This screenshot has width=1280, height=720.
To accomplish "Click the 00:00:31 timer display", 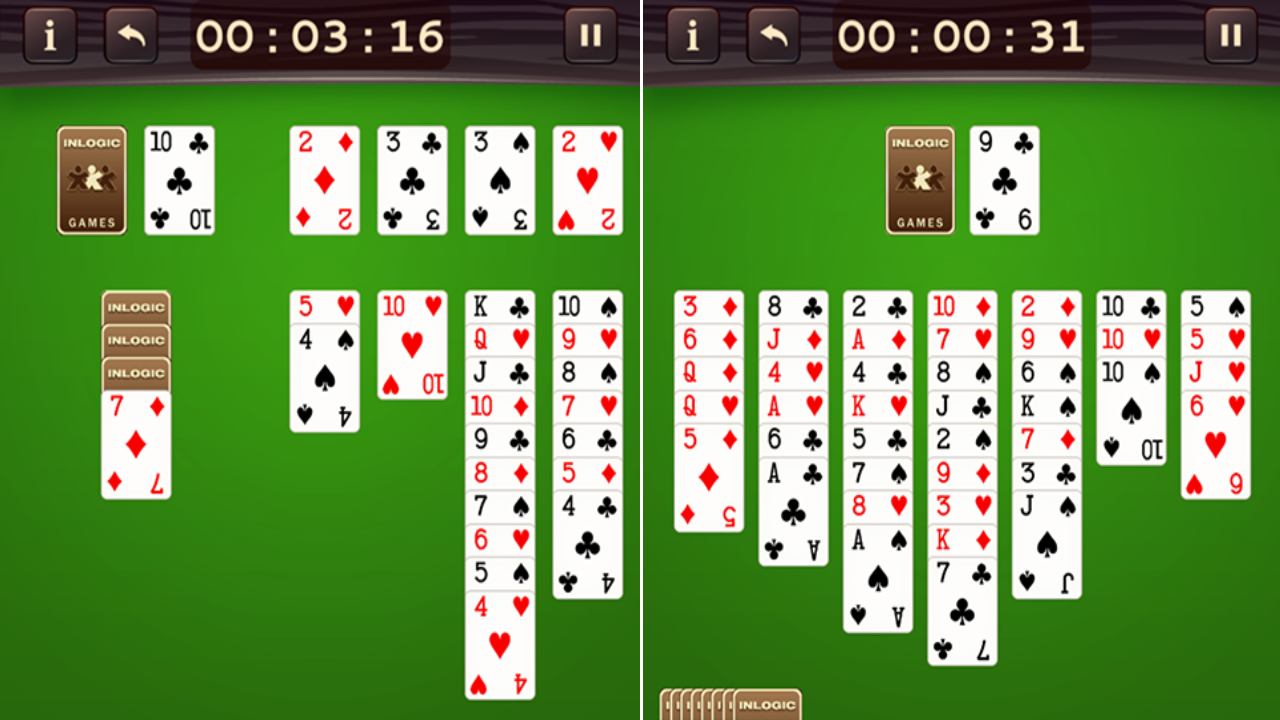I will [x=961, y=35].
